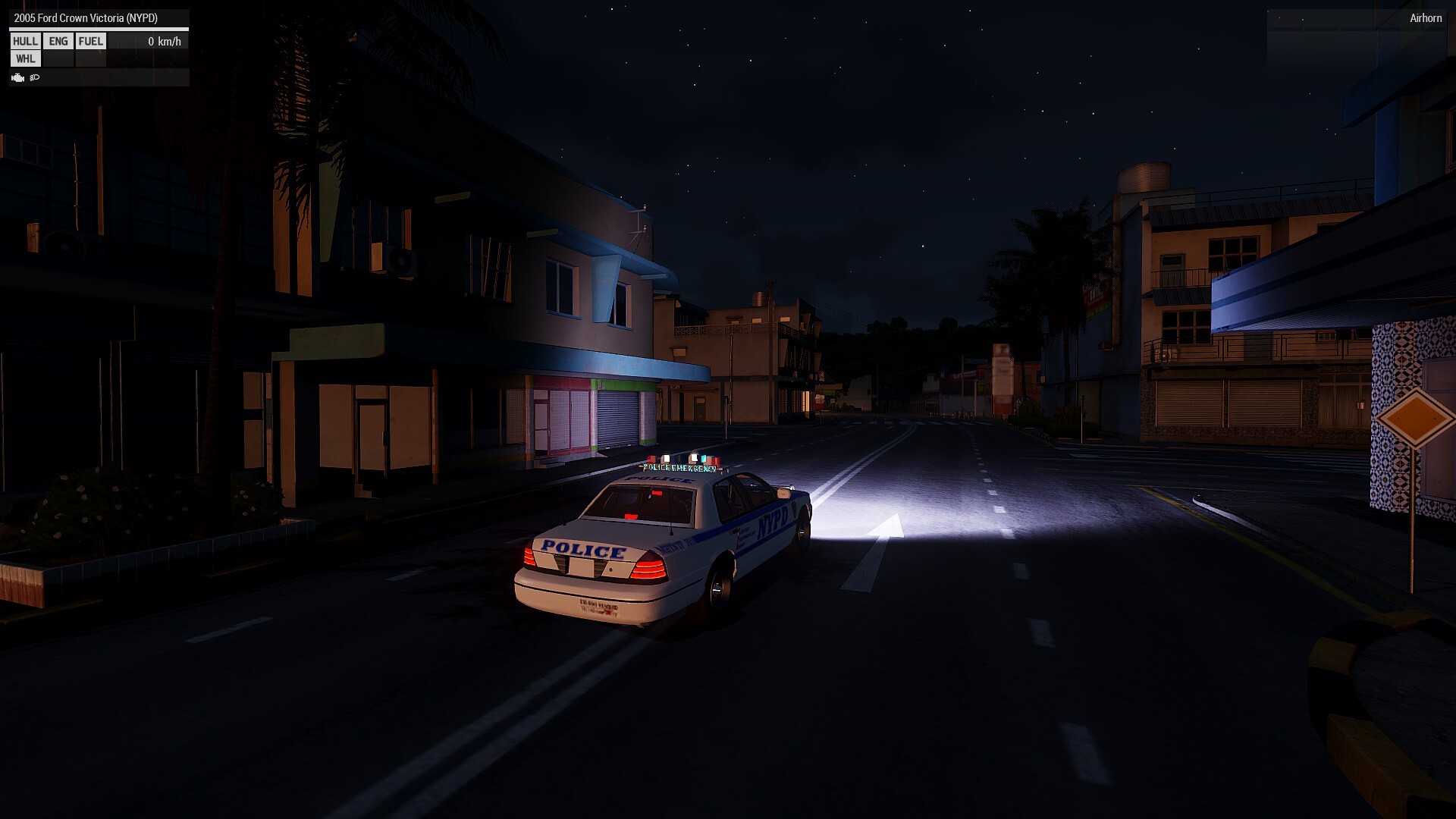
Task: Click the engine status icon
Action: [x=18, y=77]
